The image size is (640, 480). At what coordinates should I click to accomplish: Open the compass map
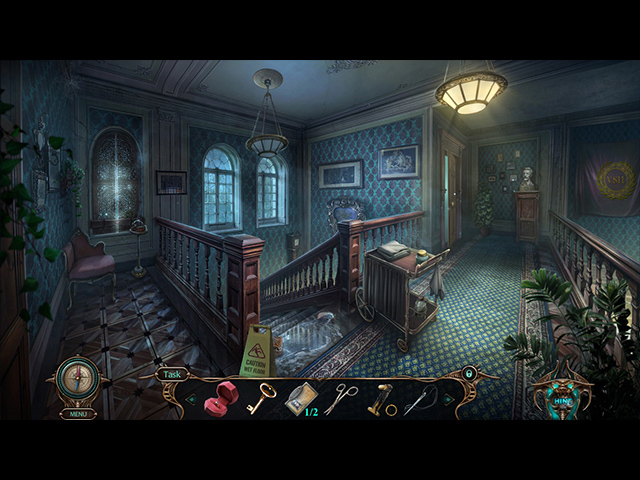pos(77,379)
